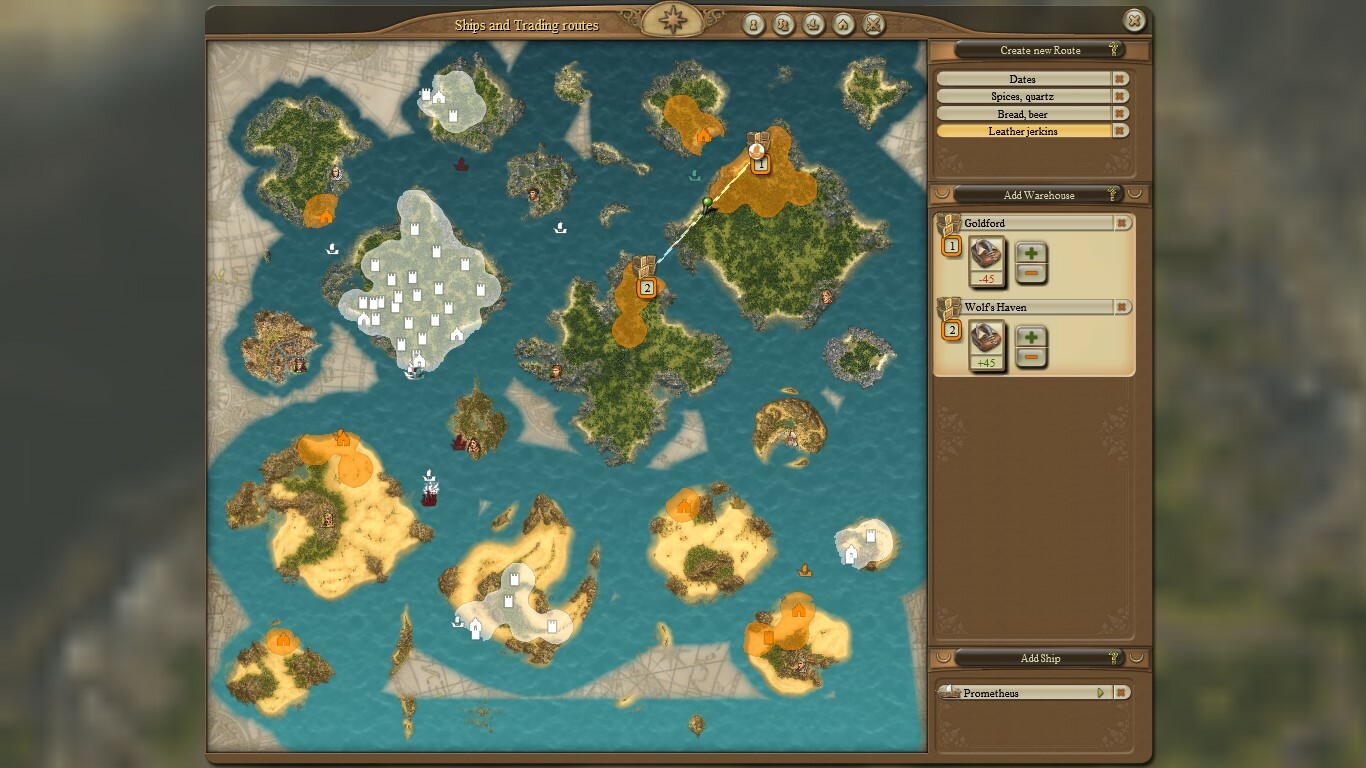Select the Dates trade route

[1023, 79]
